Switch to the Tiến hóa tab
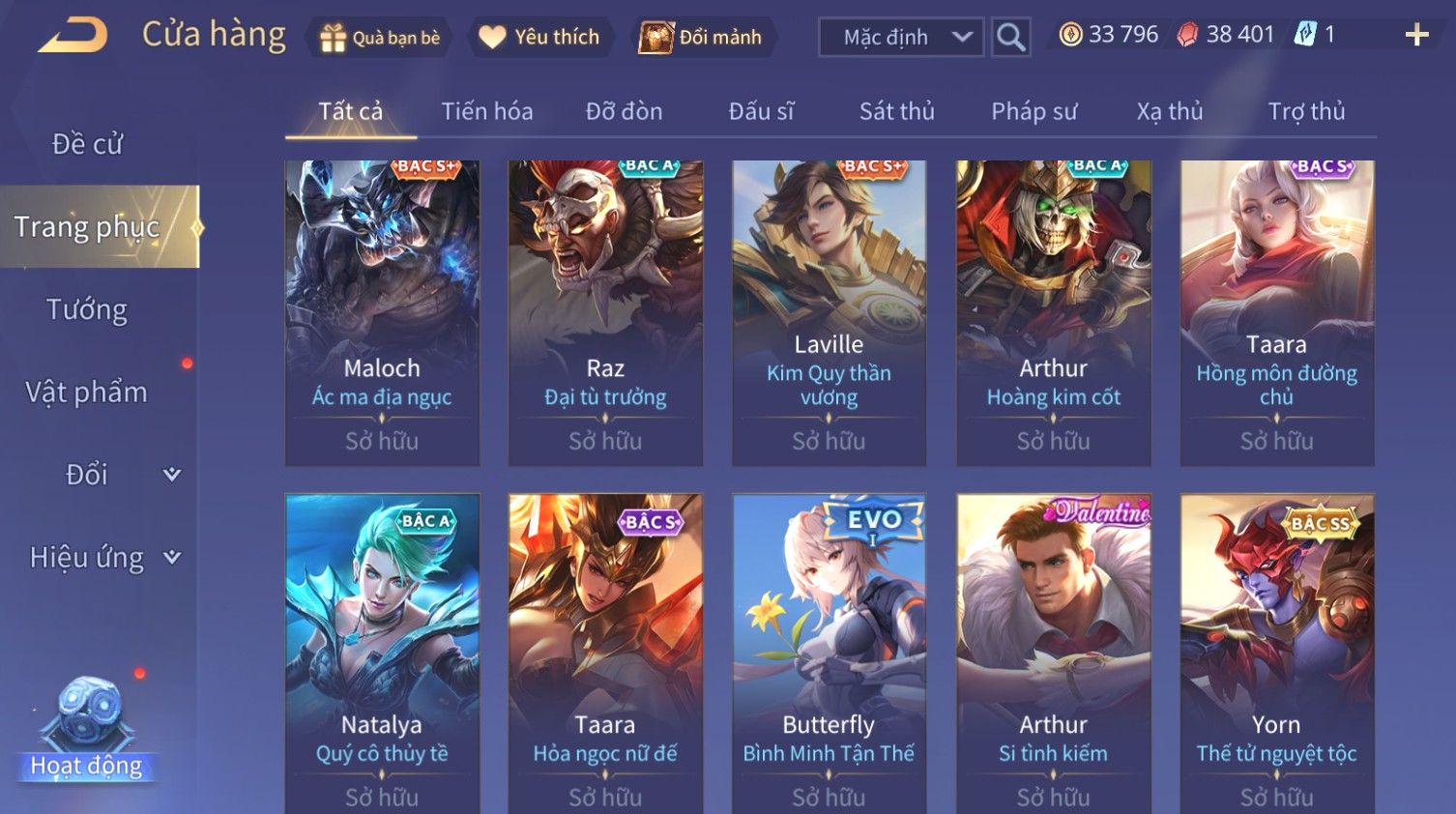The width and height of the screenshot is (1456, 814). click(x=487, y=111)
